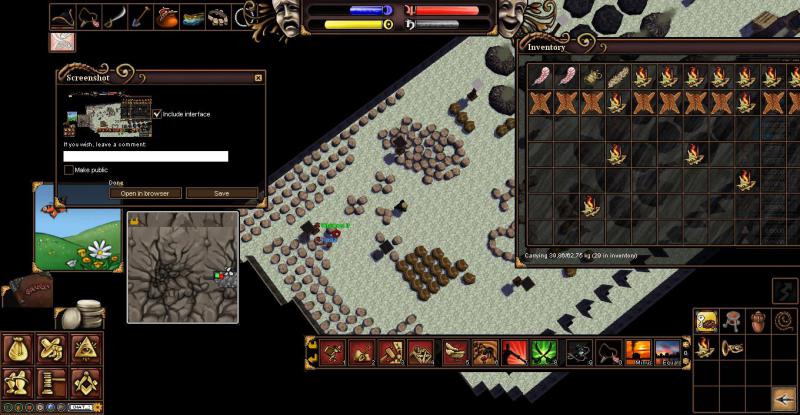Image resolution: width=800 pixels, height=415 pixels.
Task: Select the curved sword in the top toolbar
Action: click(115, 17)
